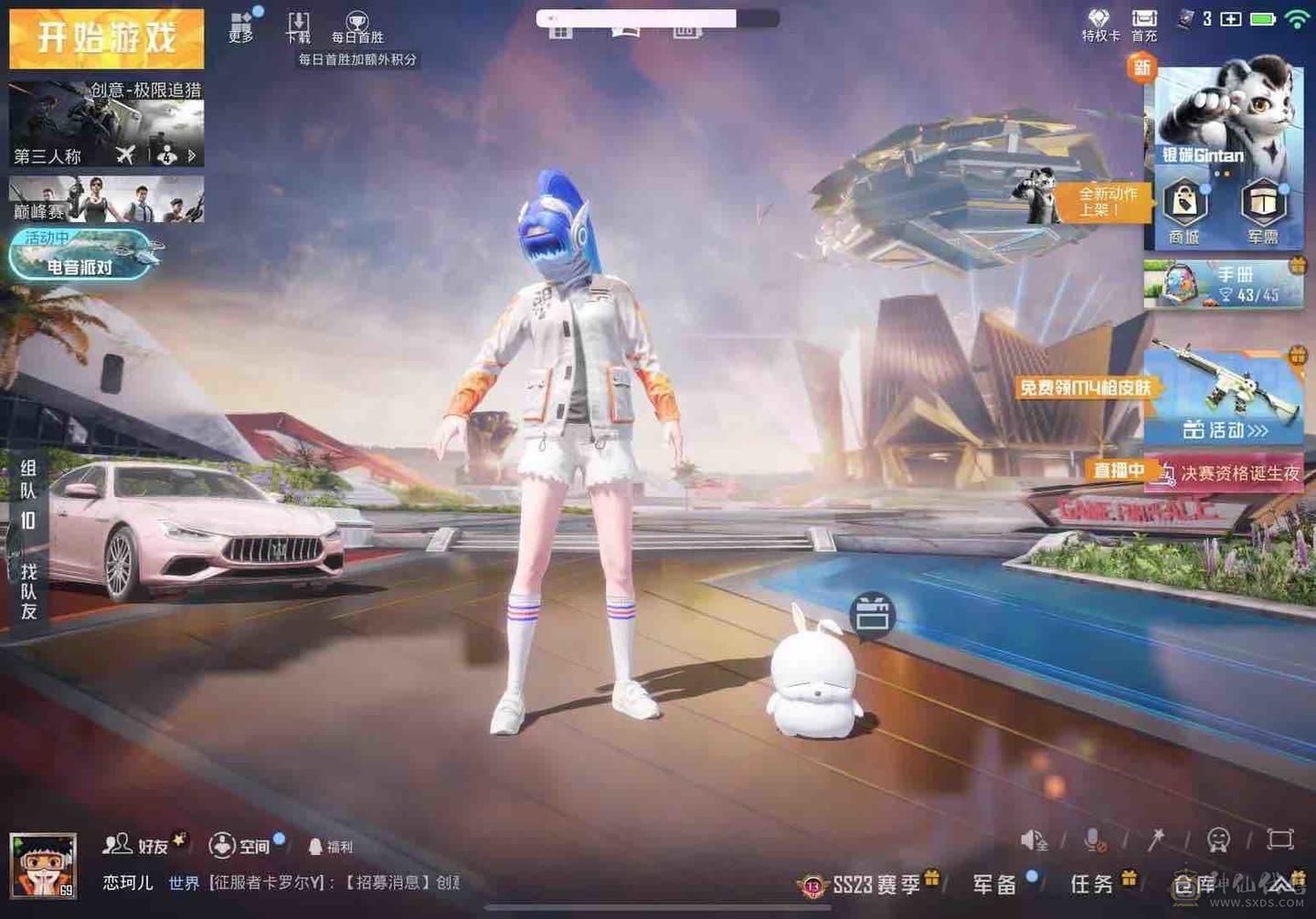Screen dimensions: 1316x919
Task: Open the 首充 first recharge icon
Action: pos(1144,23)
